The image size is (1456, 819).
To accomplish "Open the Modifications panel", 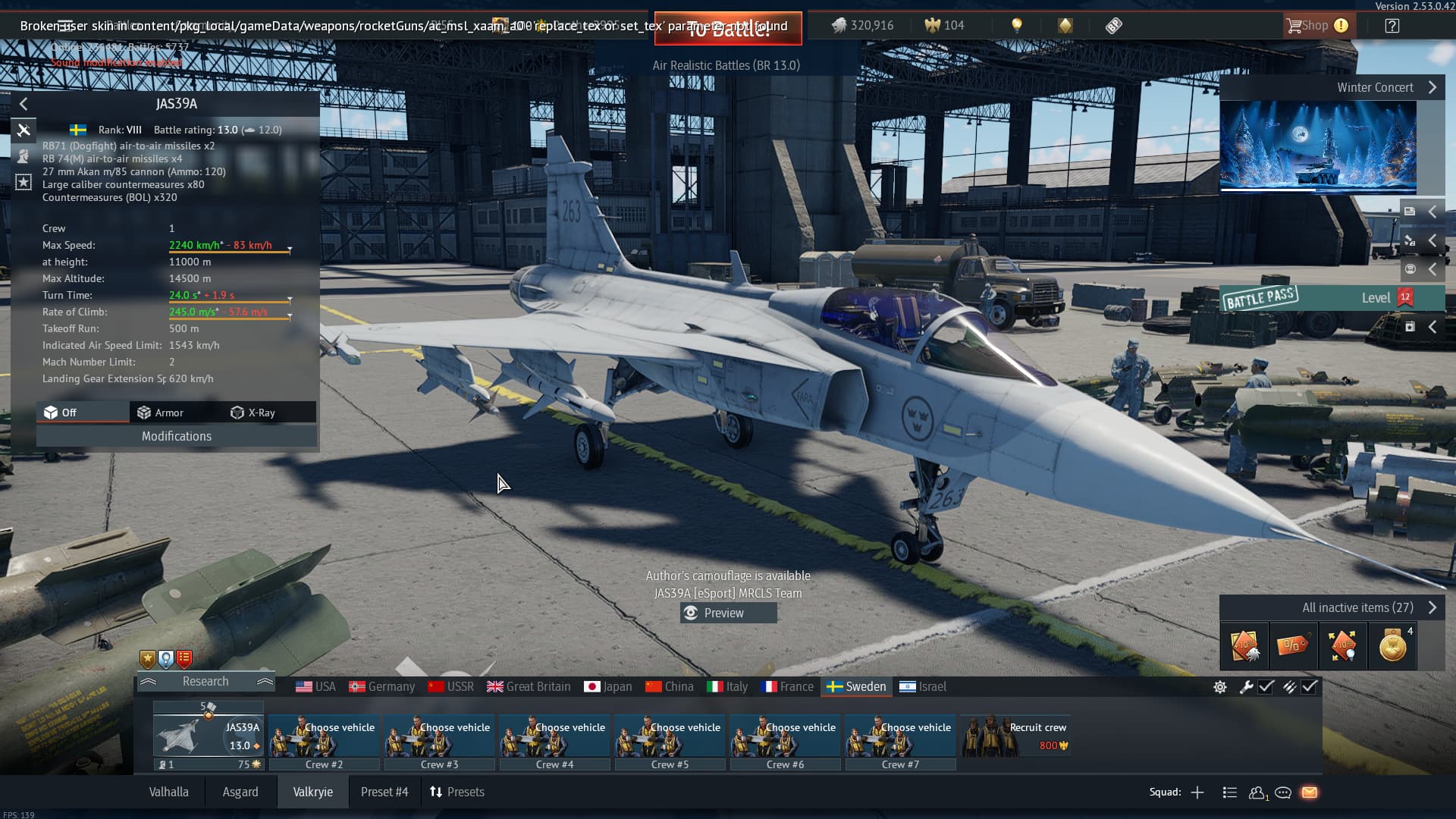I will tap(176, 436).
